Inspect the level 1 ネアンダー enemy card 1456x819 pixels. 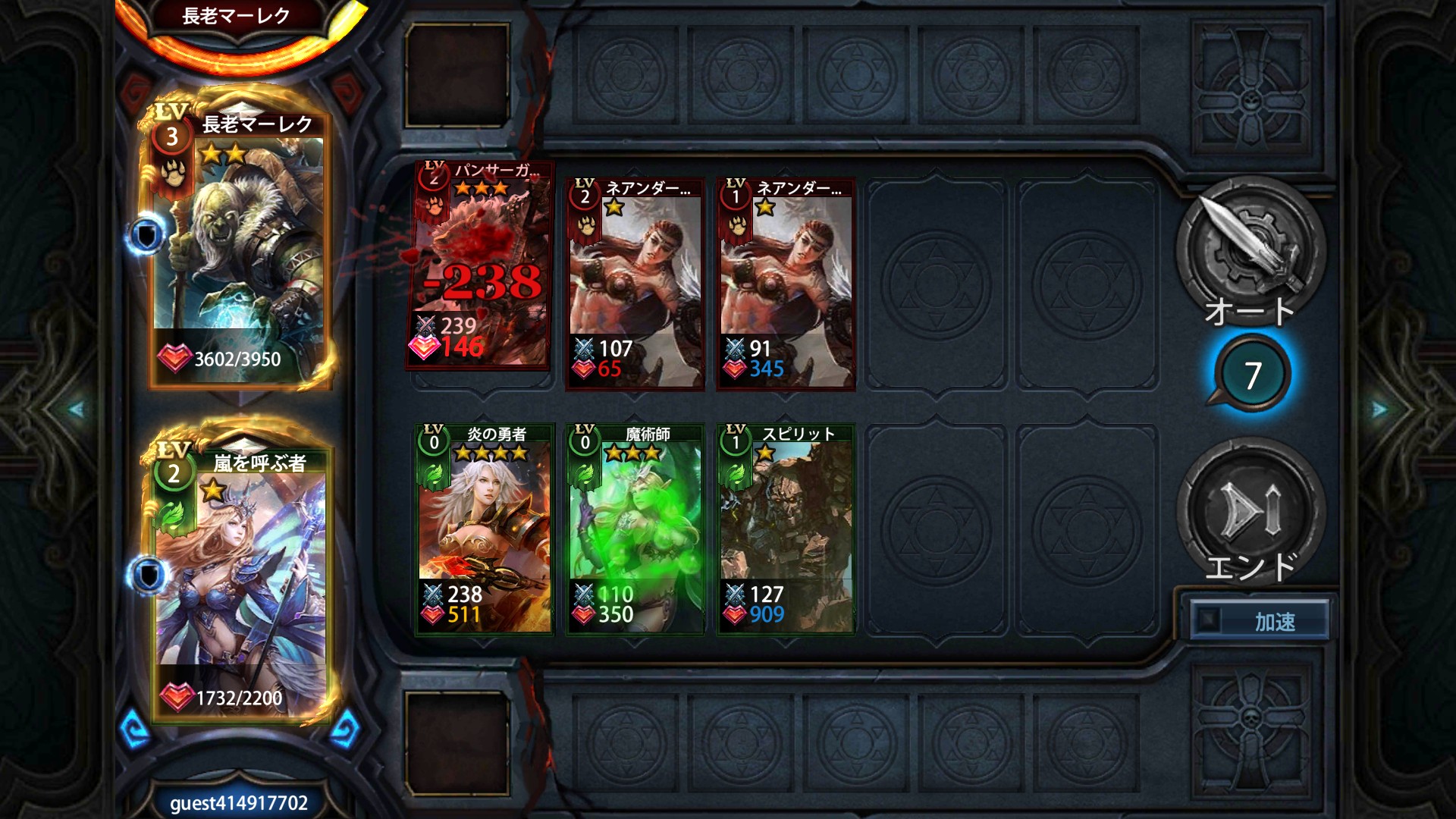[x=786, y=284]
